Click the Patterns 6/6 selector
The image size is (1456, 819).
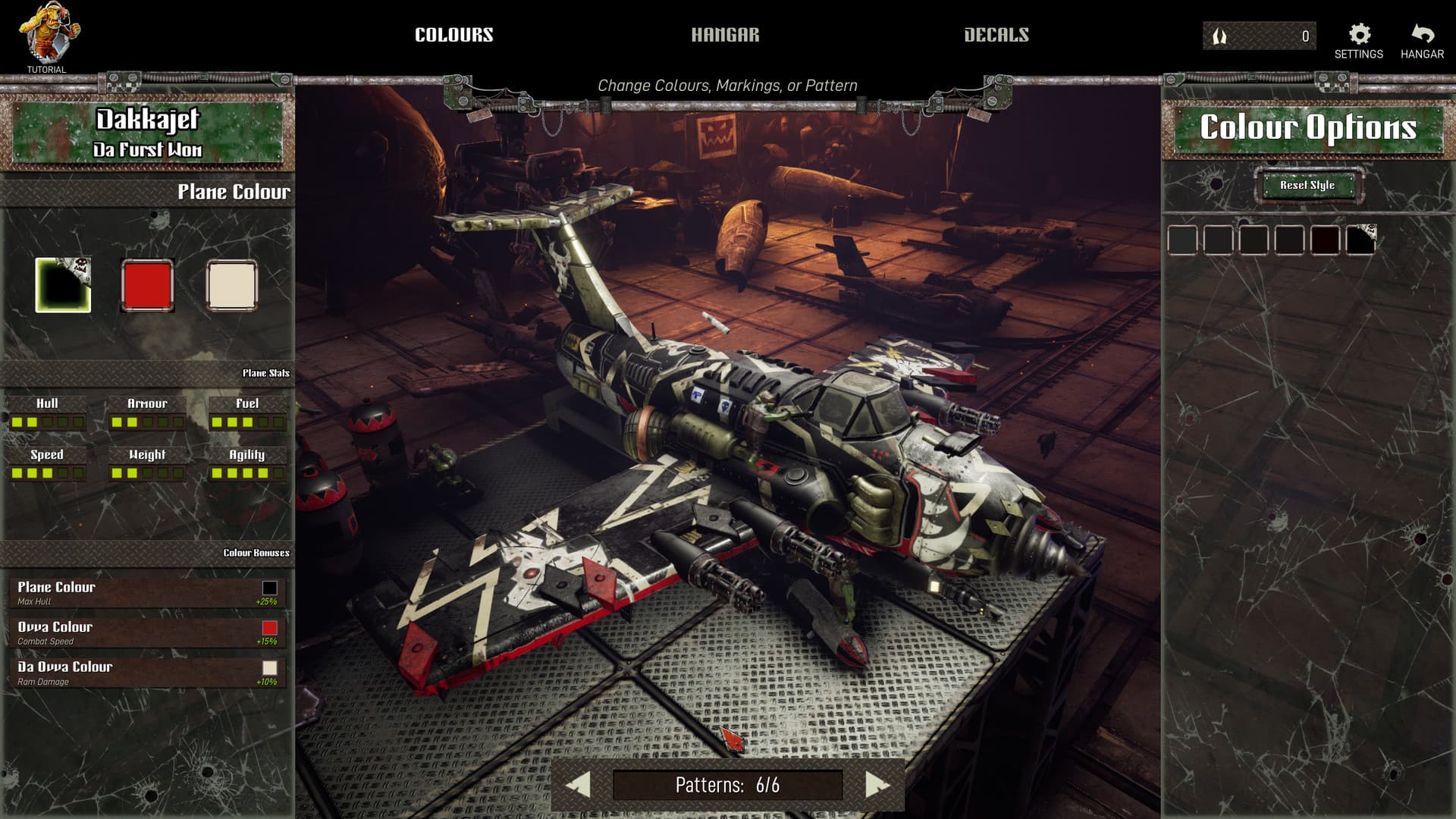(728, 786)
